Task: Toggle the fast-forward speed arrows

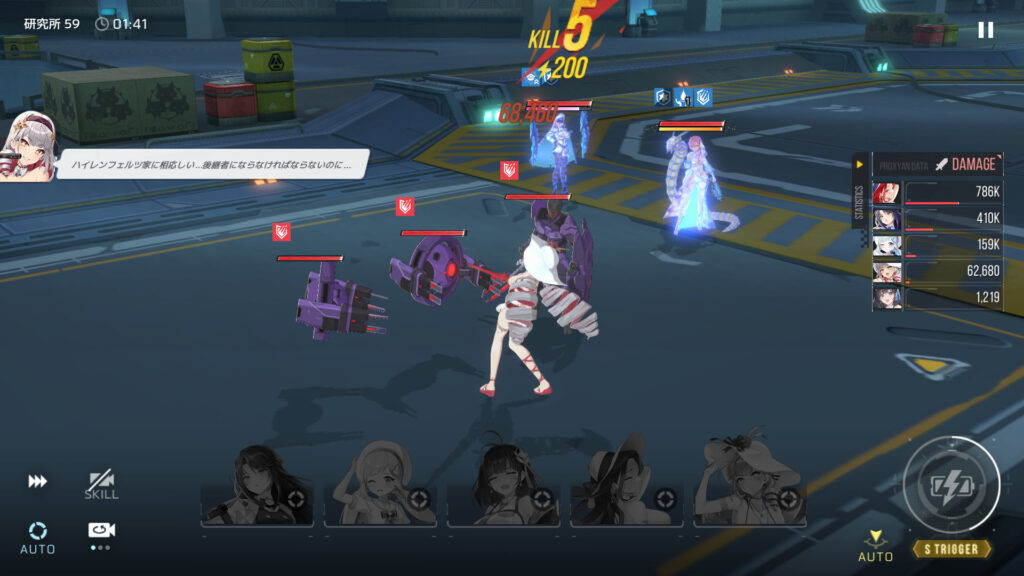Action: click(x=38, y=482)
